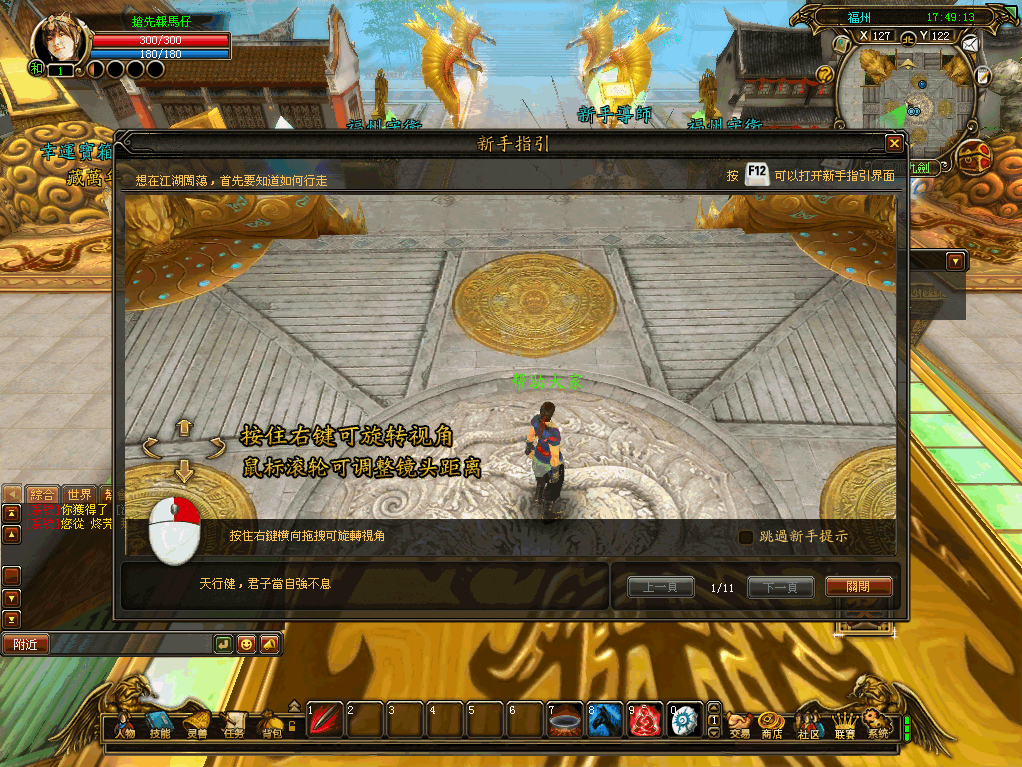Open the treasure chest icon below the minimap
This screenshot has height=767, width=1022.
pyautogui.click(x=974, y=156)
